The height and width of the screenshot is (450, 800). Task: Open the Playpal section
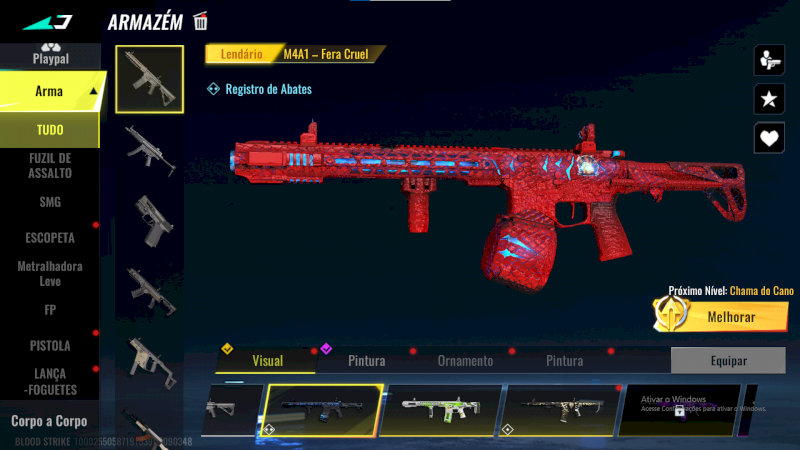pos(50,54)
